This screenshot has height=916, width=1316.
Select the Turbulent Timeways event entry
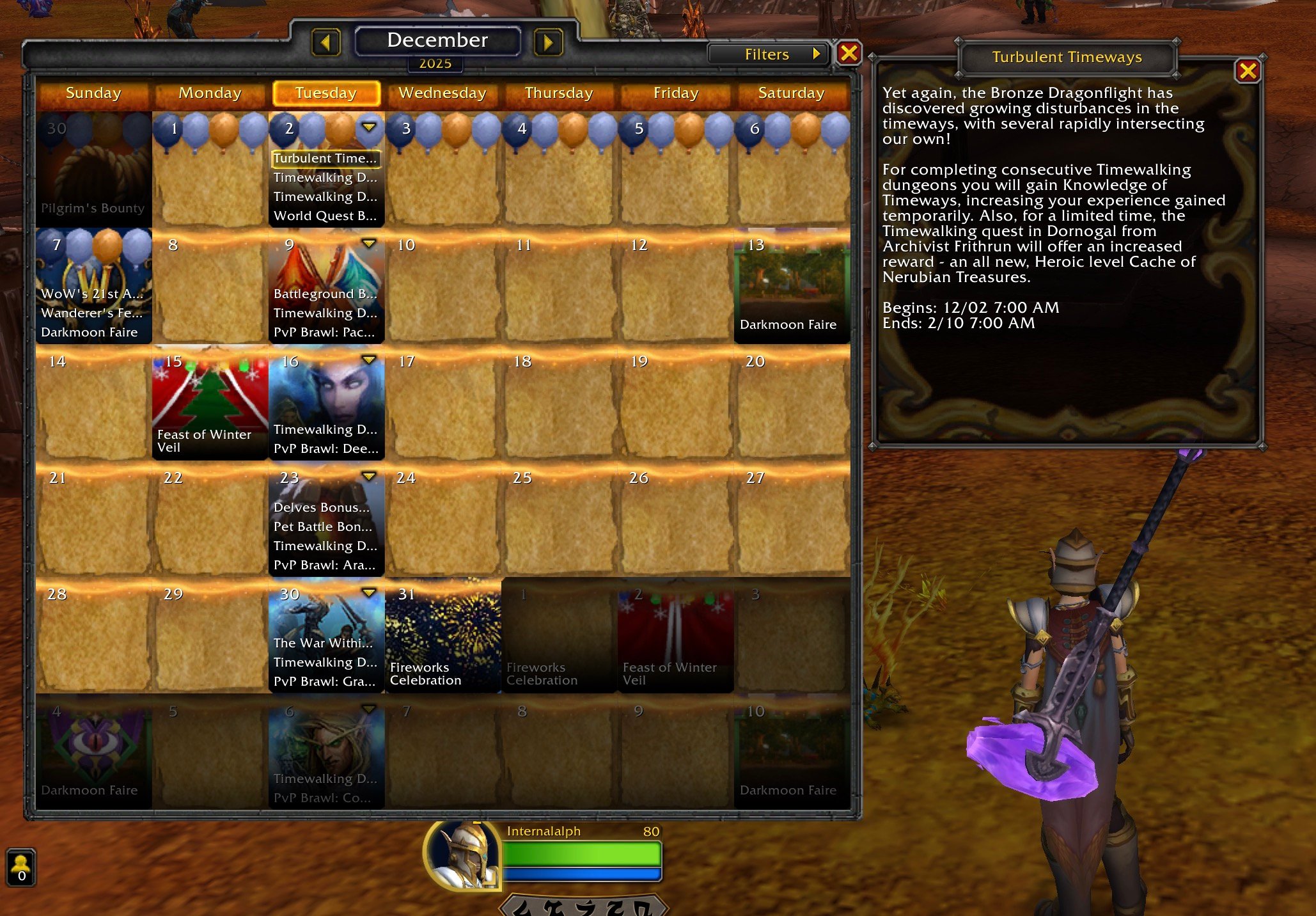tap(325, 159)
